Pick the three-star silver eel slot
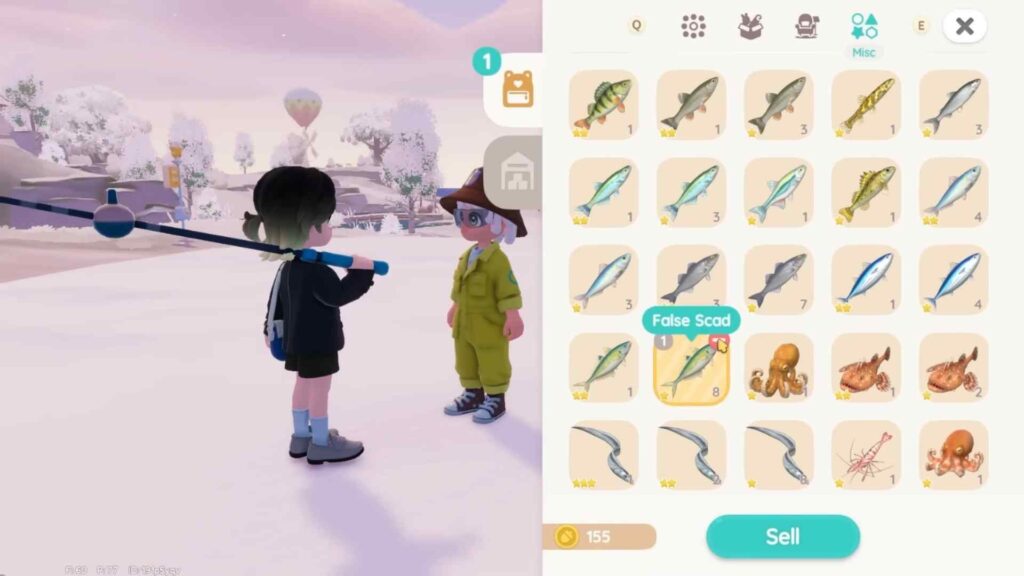This screenshot has width=1024, height=576. 603,455
